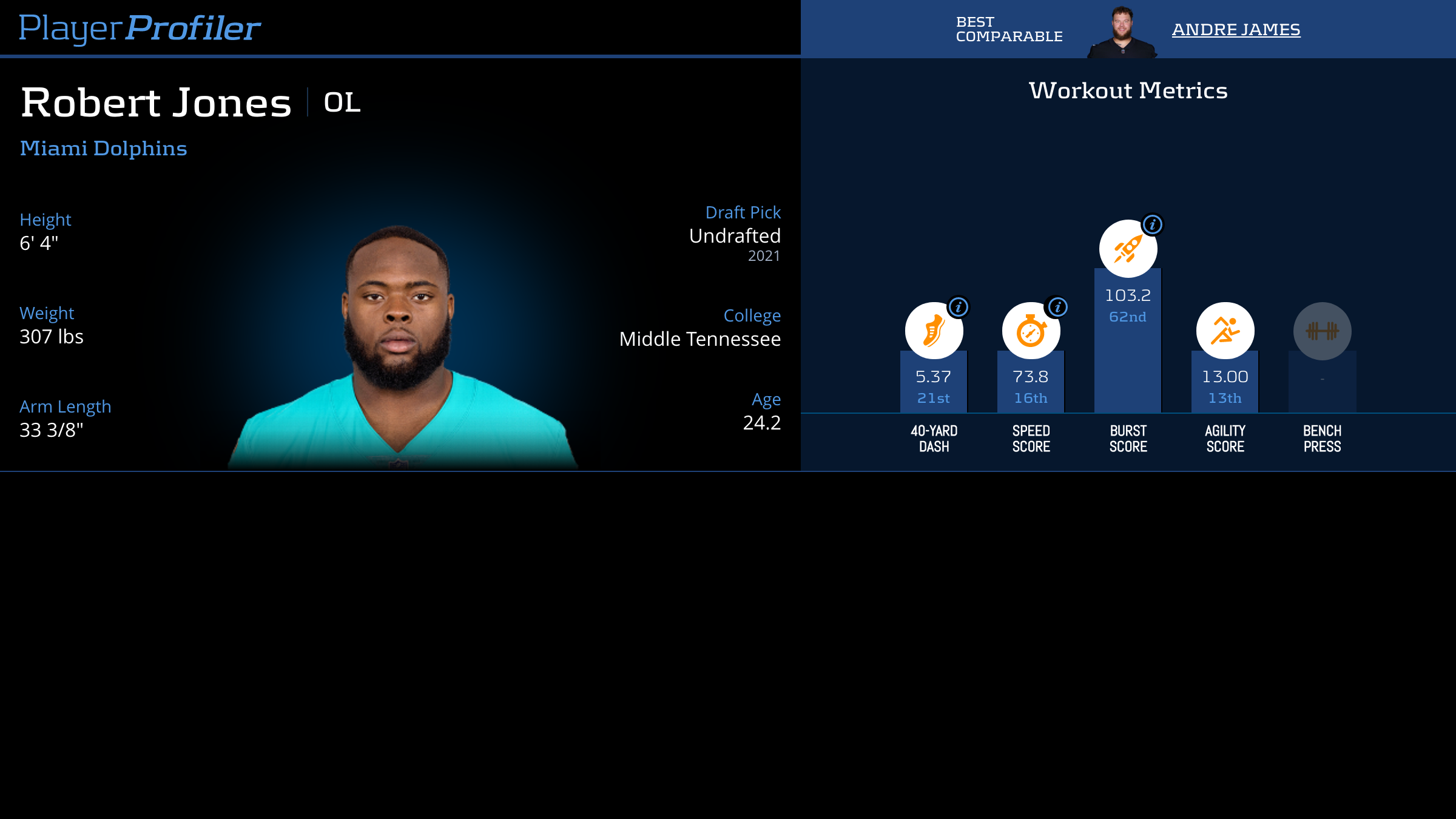Show info for the Burst Score metric
The image size is (1456, 819).
point(1152,224)
